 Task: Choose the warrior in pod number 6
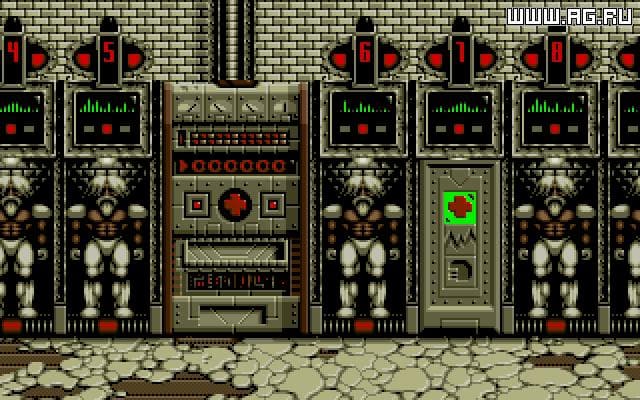[362, 240]
